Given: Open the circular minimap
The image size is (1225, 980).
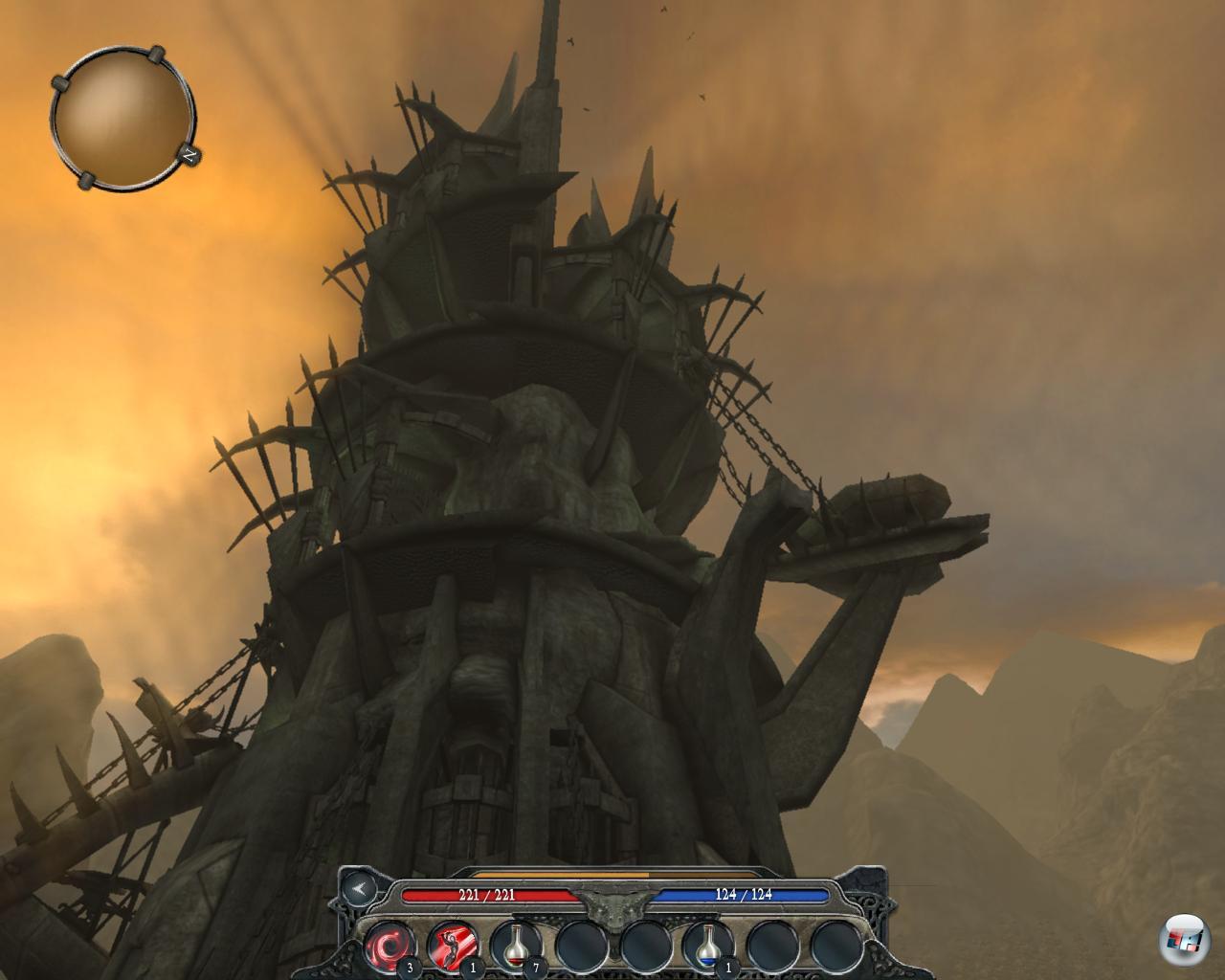Looking at the screenshot, I should tap(122, 117).
